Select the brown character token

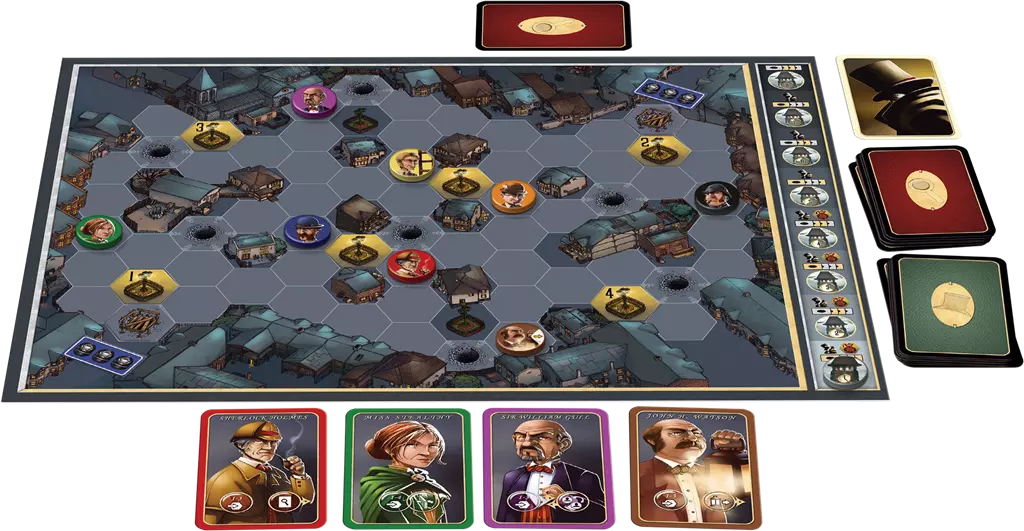tap(518, 338)
